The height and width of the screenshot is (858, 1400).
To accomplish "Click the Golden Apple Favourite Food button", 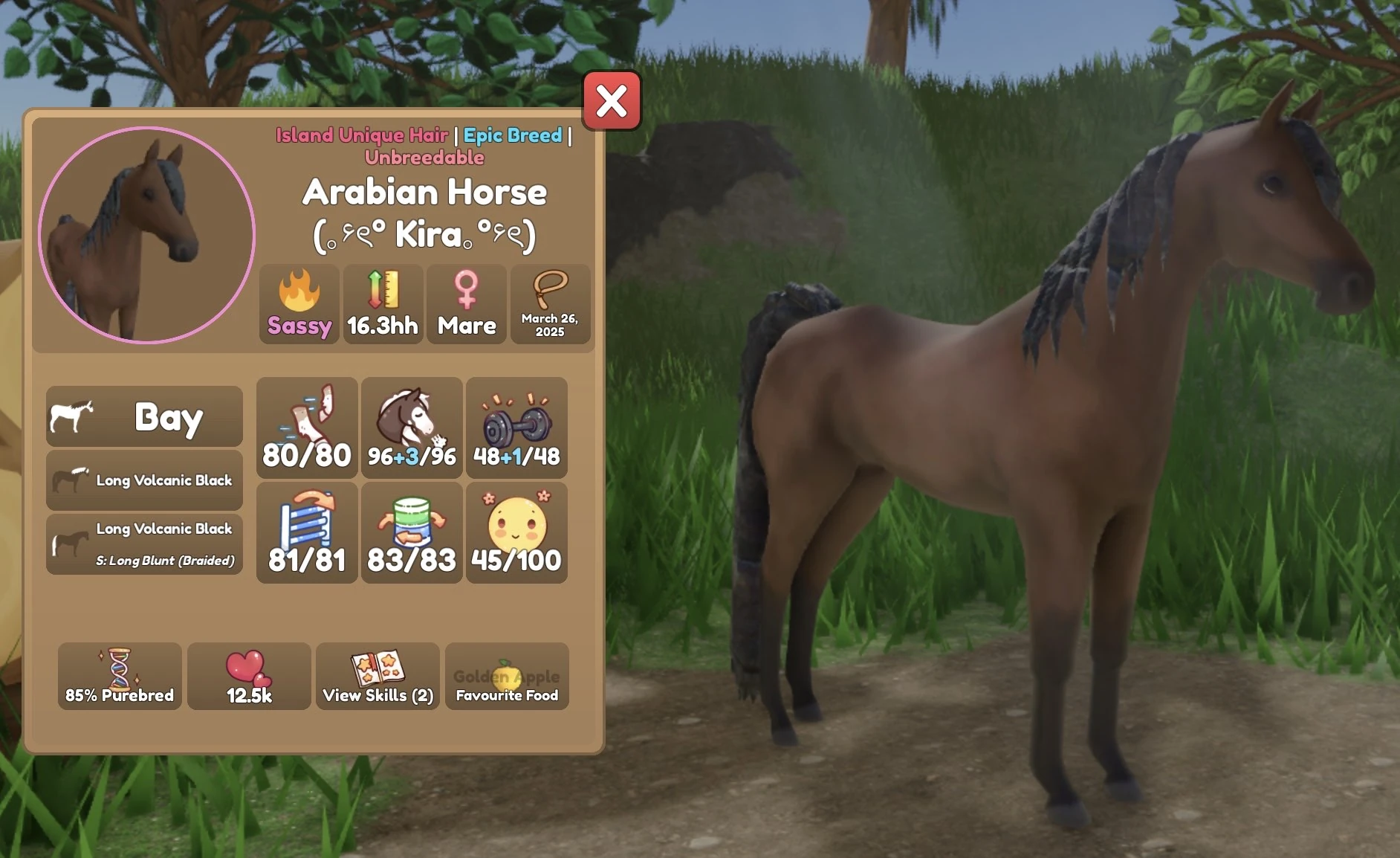I will click(506, 677).
